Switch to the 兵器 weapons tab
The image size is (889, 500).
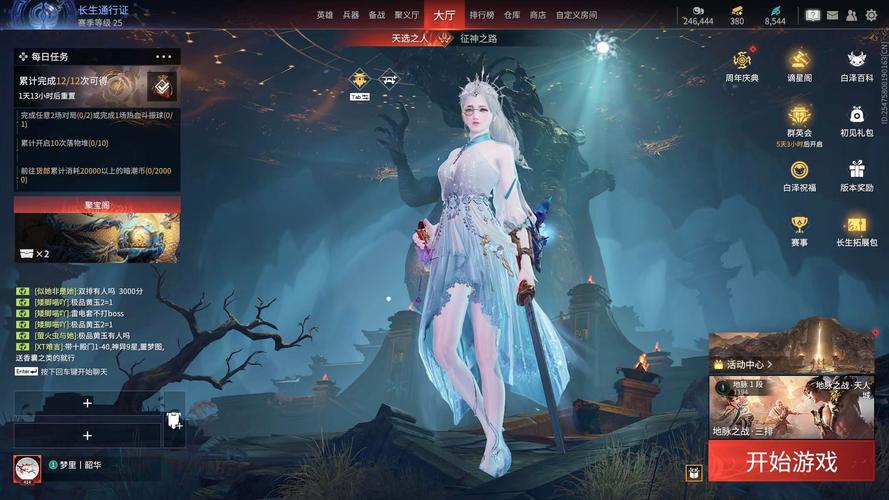[x=350, y=15]
